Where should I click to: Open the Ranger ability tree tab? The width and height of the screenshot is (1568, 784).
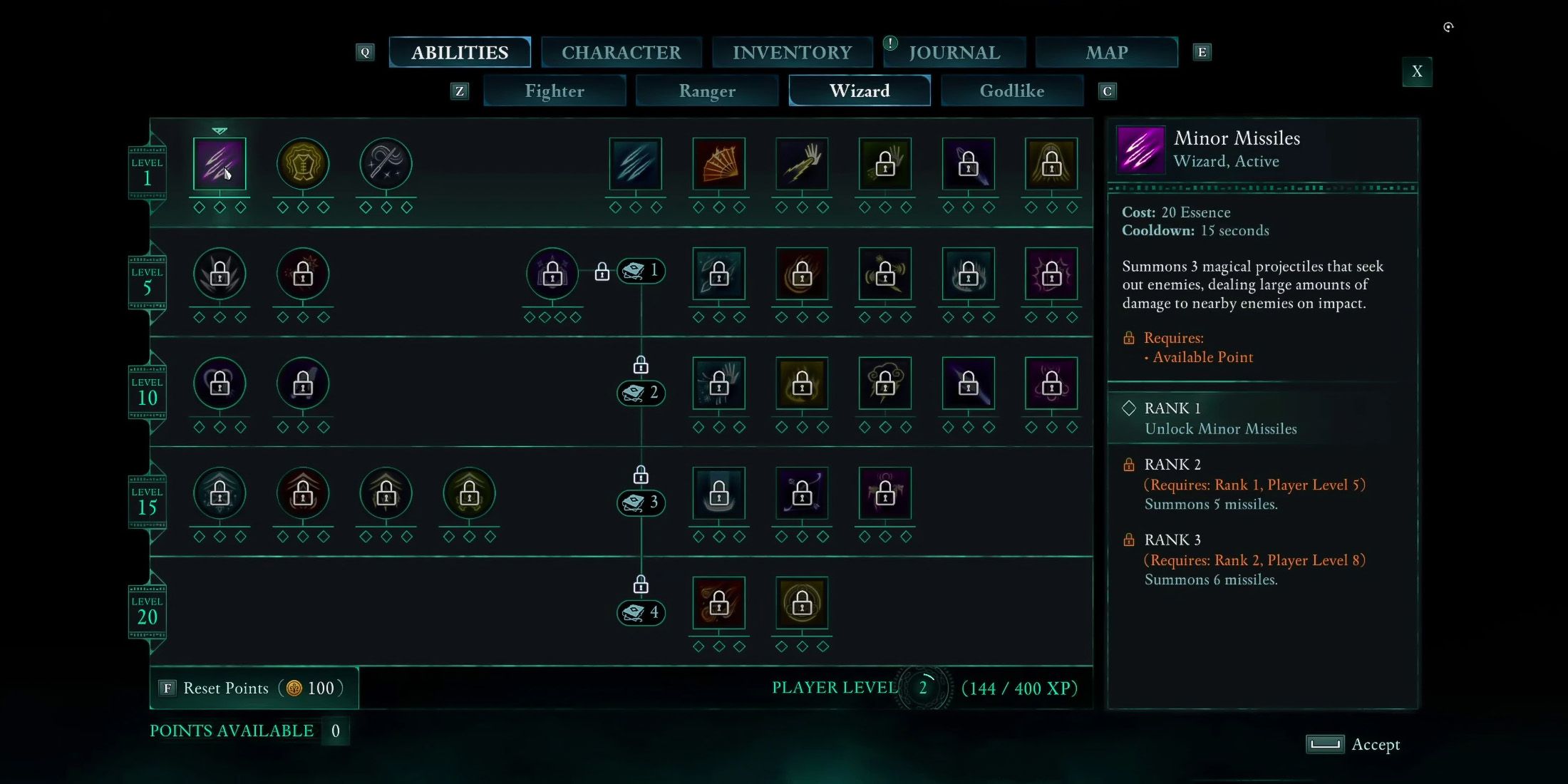coord(706,91)
